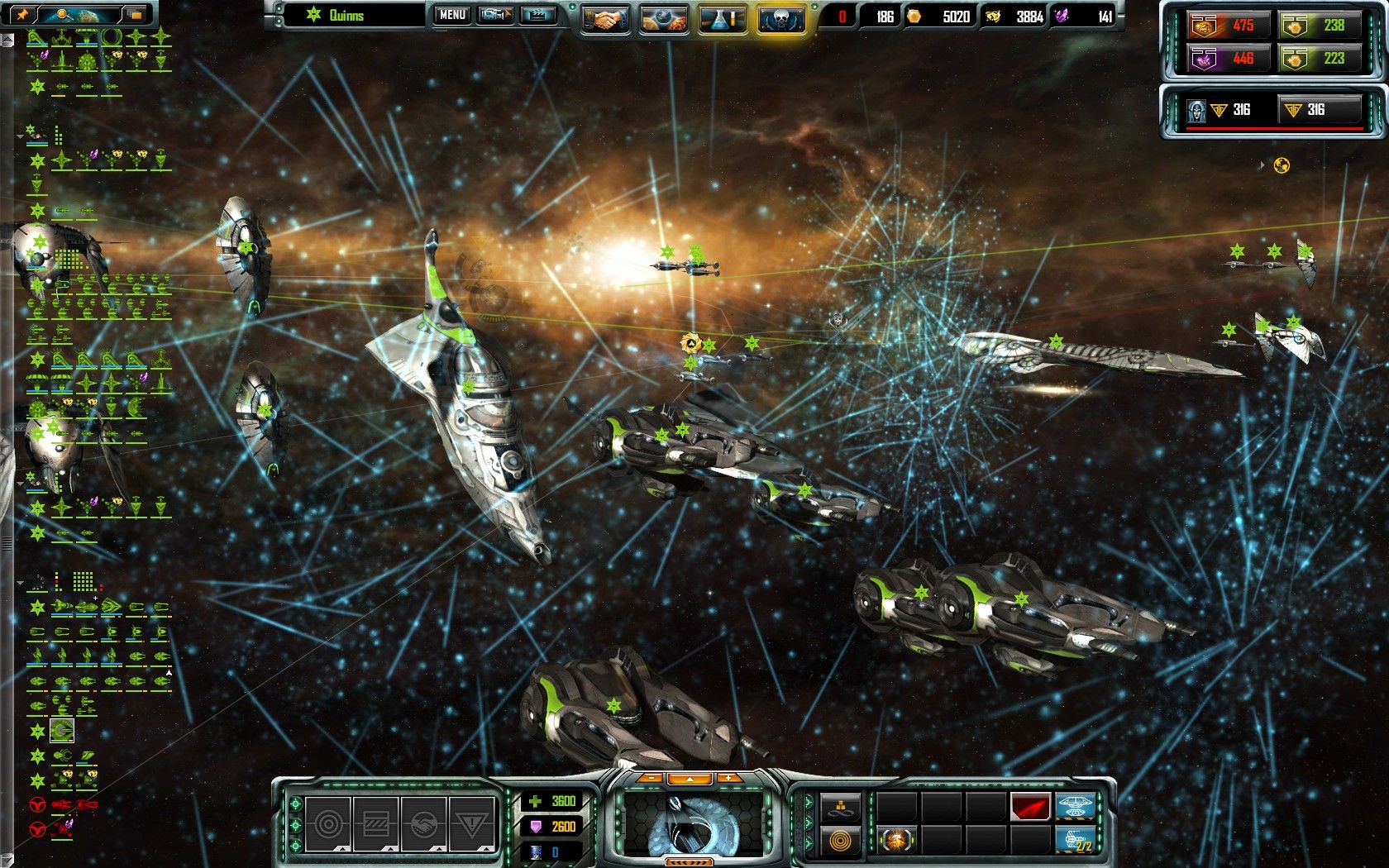Click the plus button above the portrait
This screenshot has width=1389, height=868.
pyautogui.click(x=728, y=778)
